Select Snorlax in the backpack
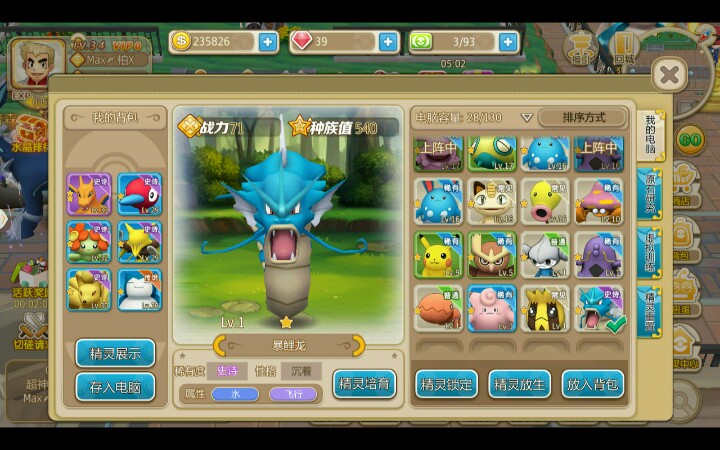 [x=139, y=290]
